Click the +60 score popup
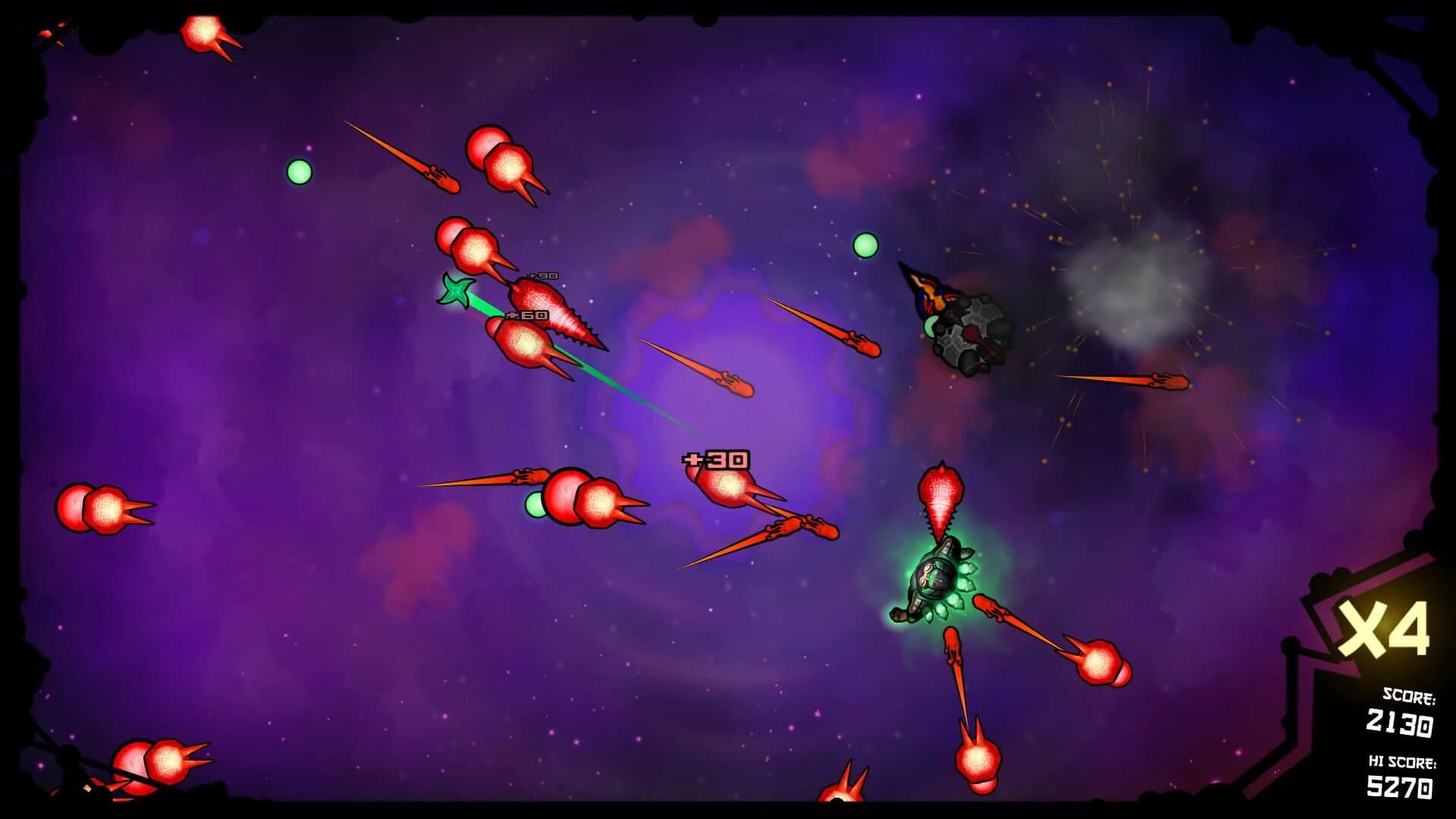 click(529, 314)
